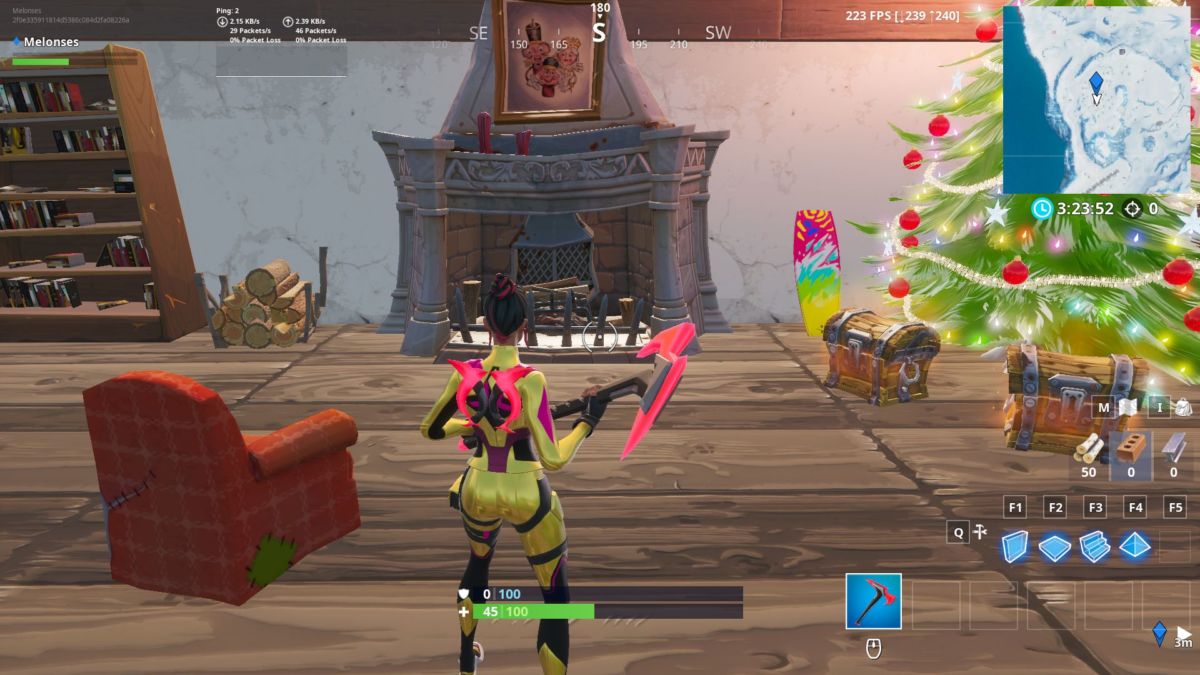Select the brick building material
Screen dimensions: 1200x675
pyautogui.click(x=1131, y=449)
